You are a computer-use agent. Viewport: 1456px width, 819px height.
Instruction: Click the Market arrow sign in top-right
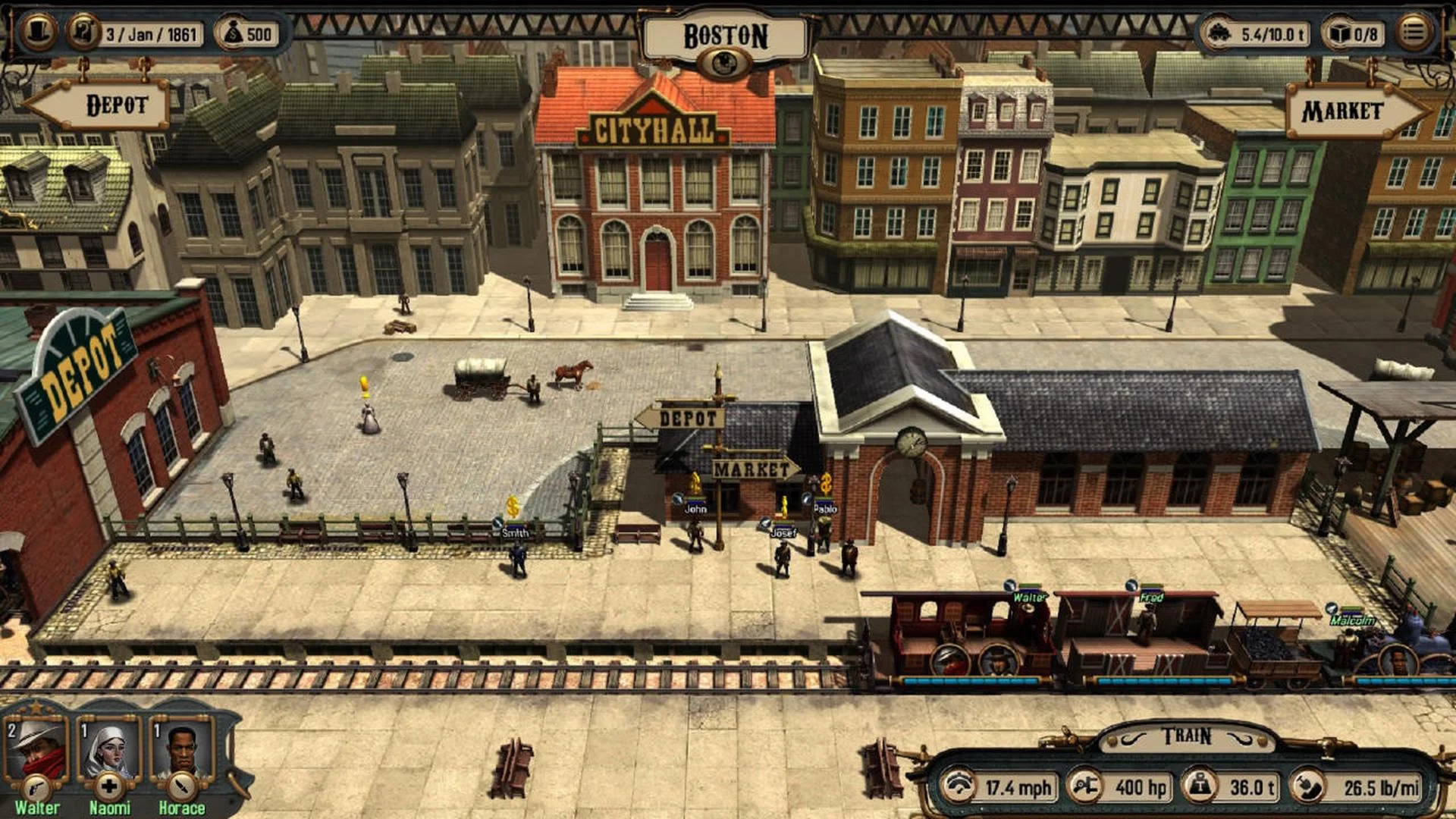coord(1341,112)
